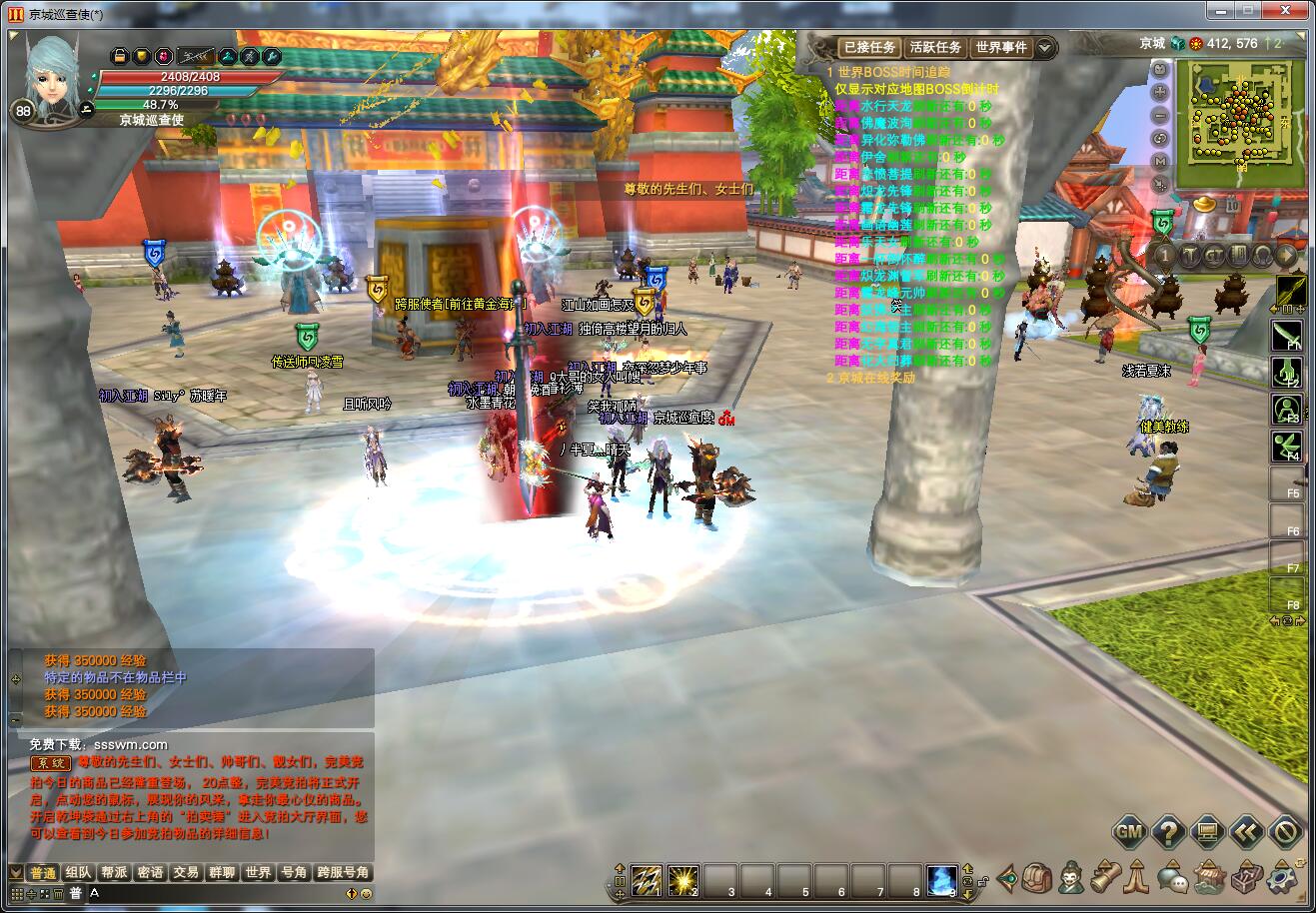Click the minimap of 京城
Screen dimensions: 1316x913
(x=1240, y=123)
